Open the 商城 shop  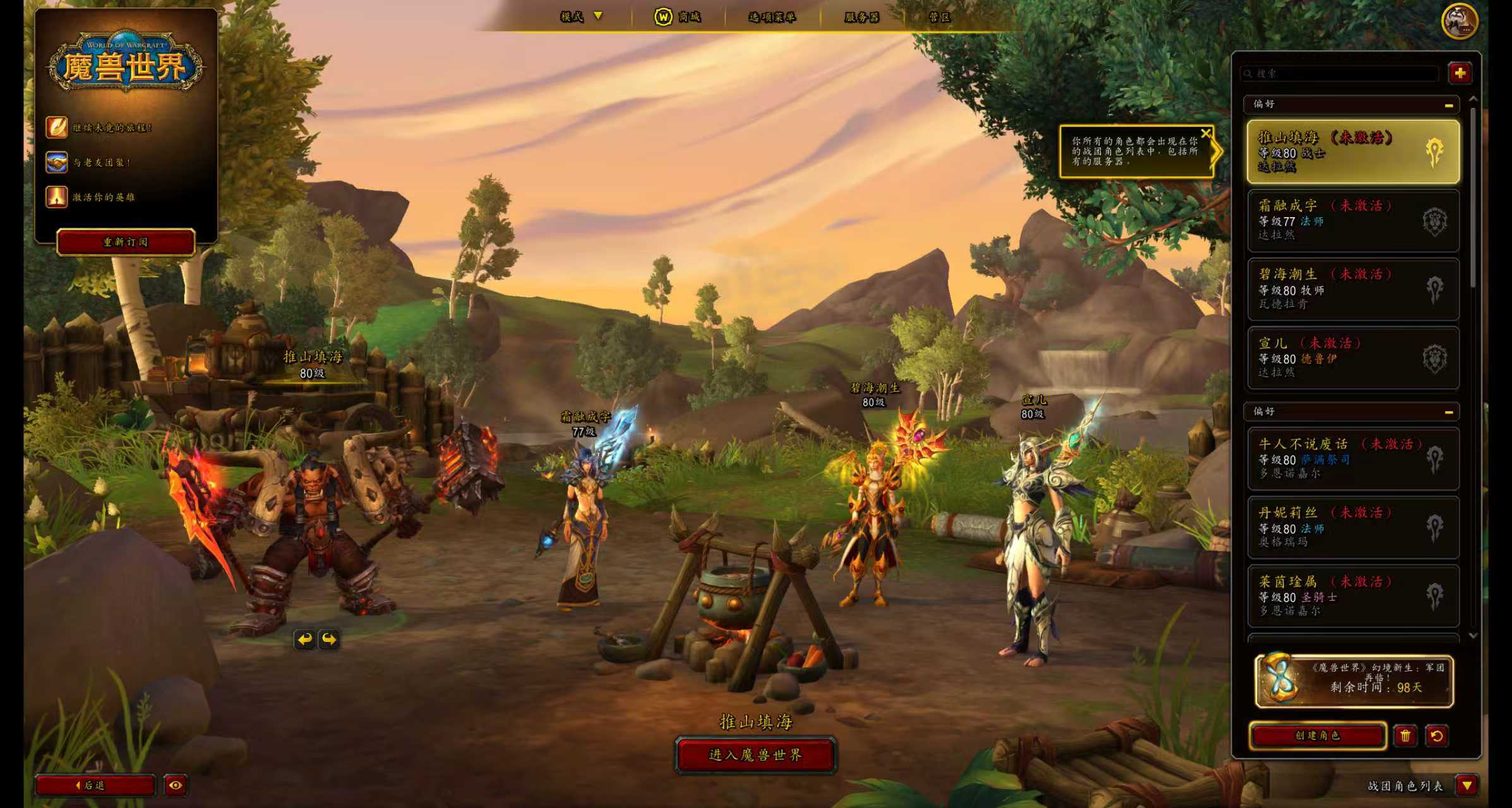click(678, 17)
